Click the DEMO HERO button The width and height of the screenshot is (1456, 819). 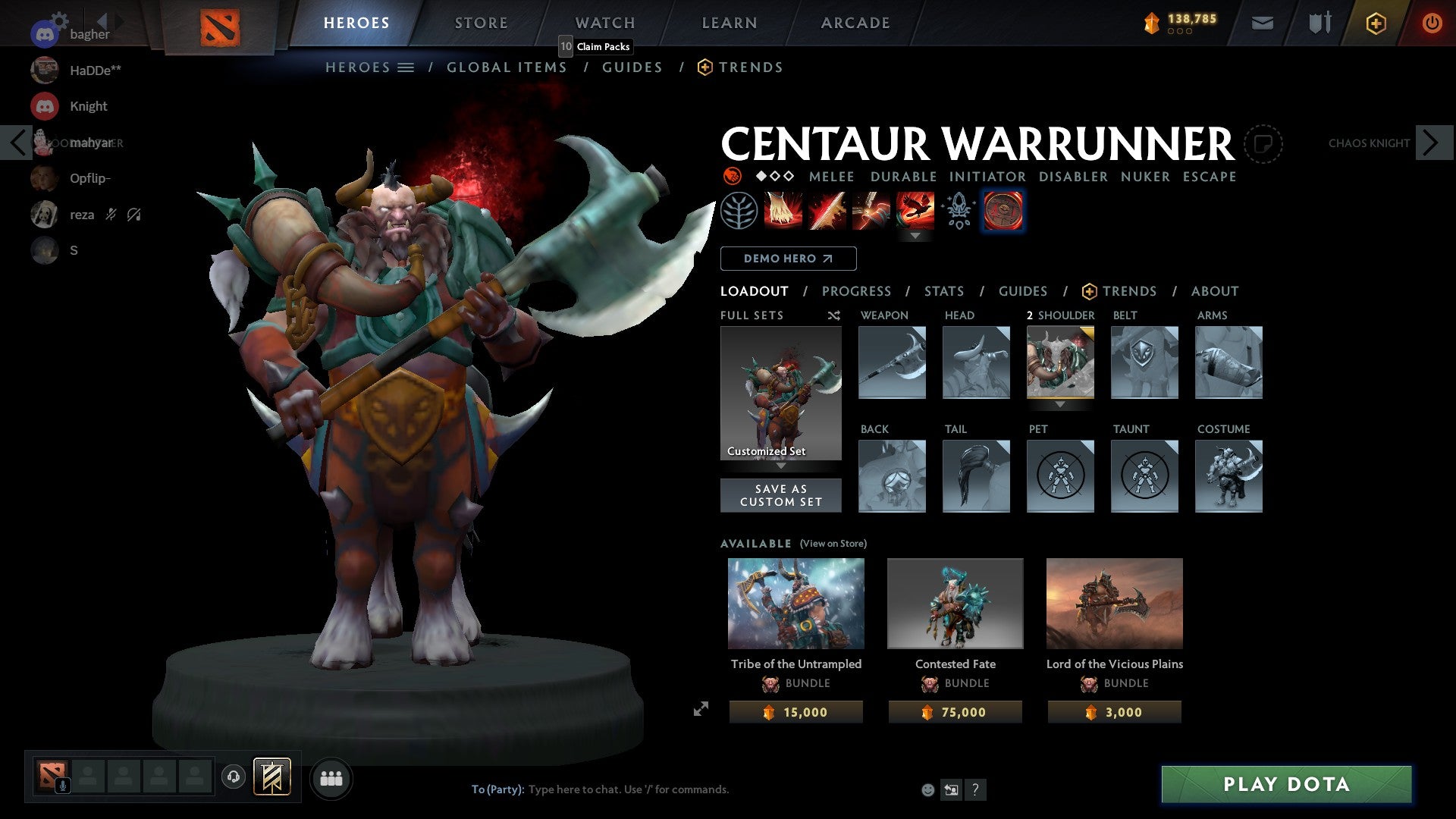[x=787, y=258]
